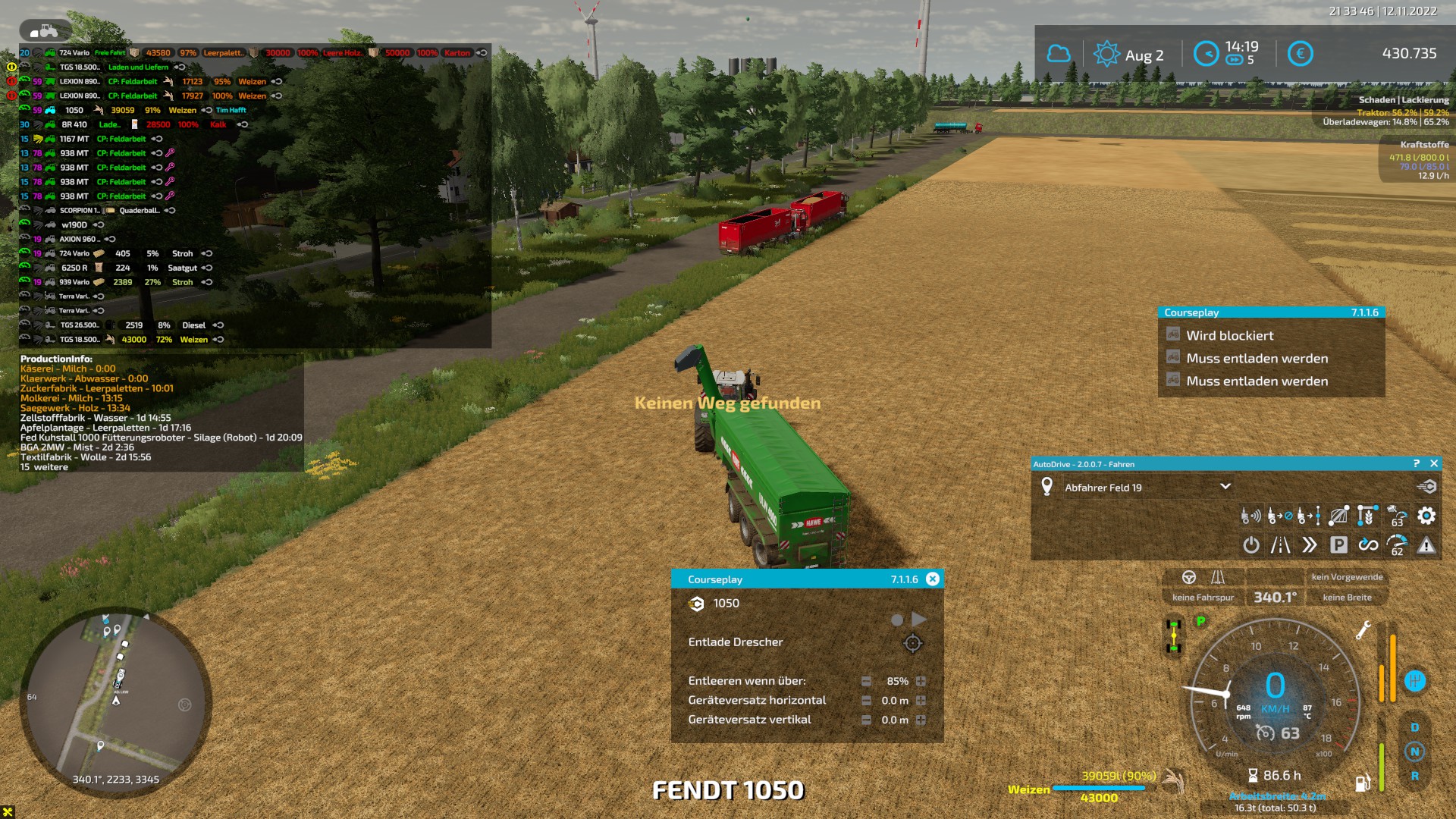The image size is (1456, 819).
Task: Select the field harvest pattern icon in AutoDrive
Action: 1338,516
